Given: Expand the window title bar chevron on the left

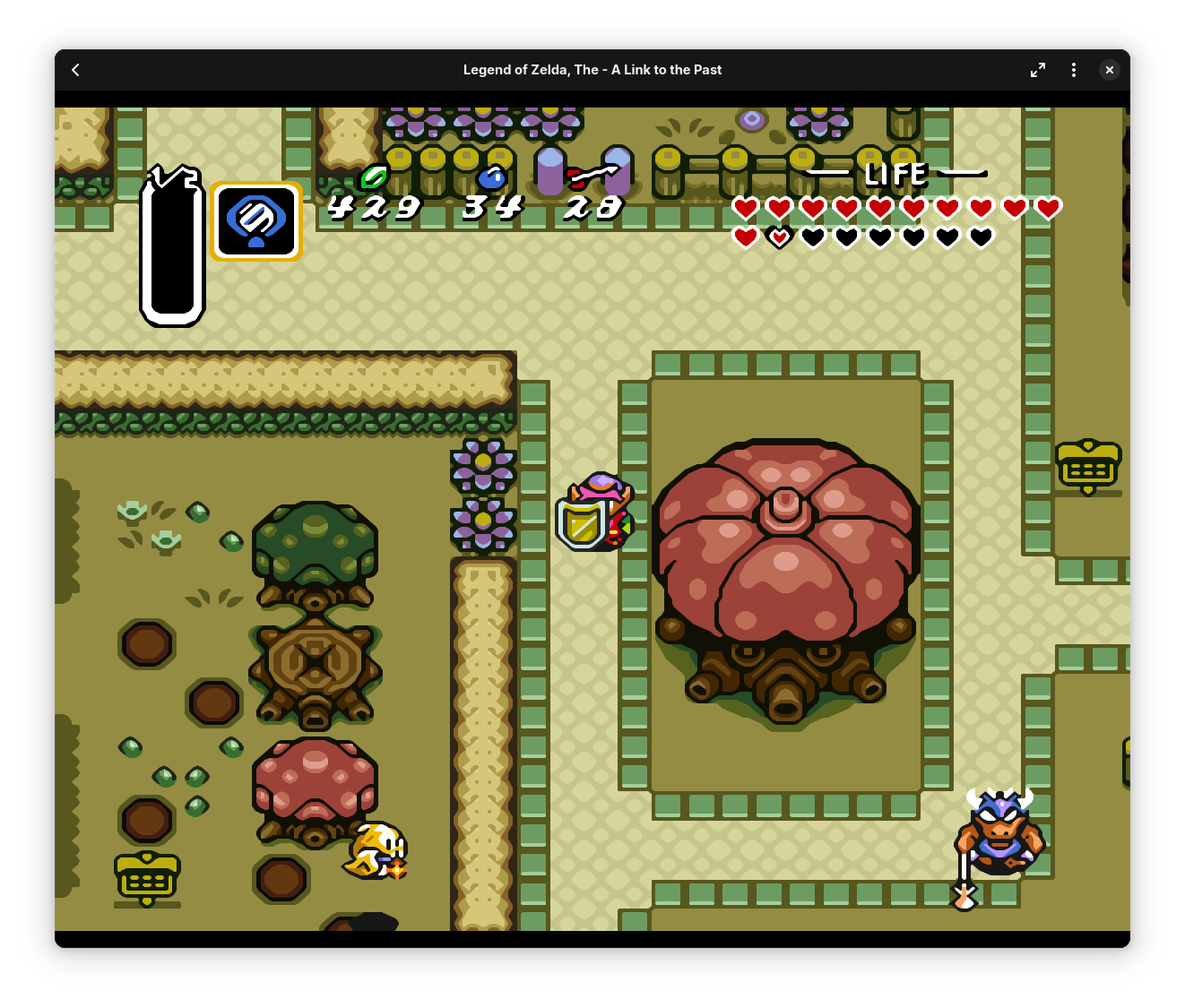Looking at the screenshot, I should [75, 69].
